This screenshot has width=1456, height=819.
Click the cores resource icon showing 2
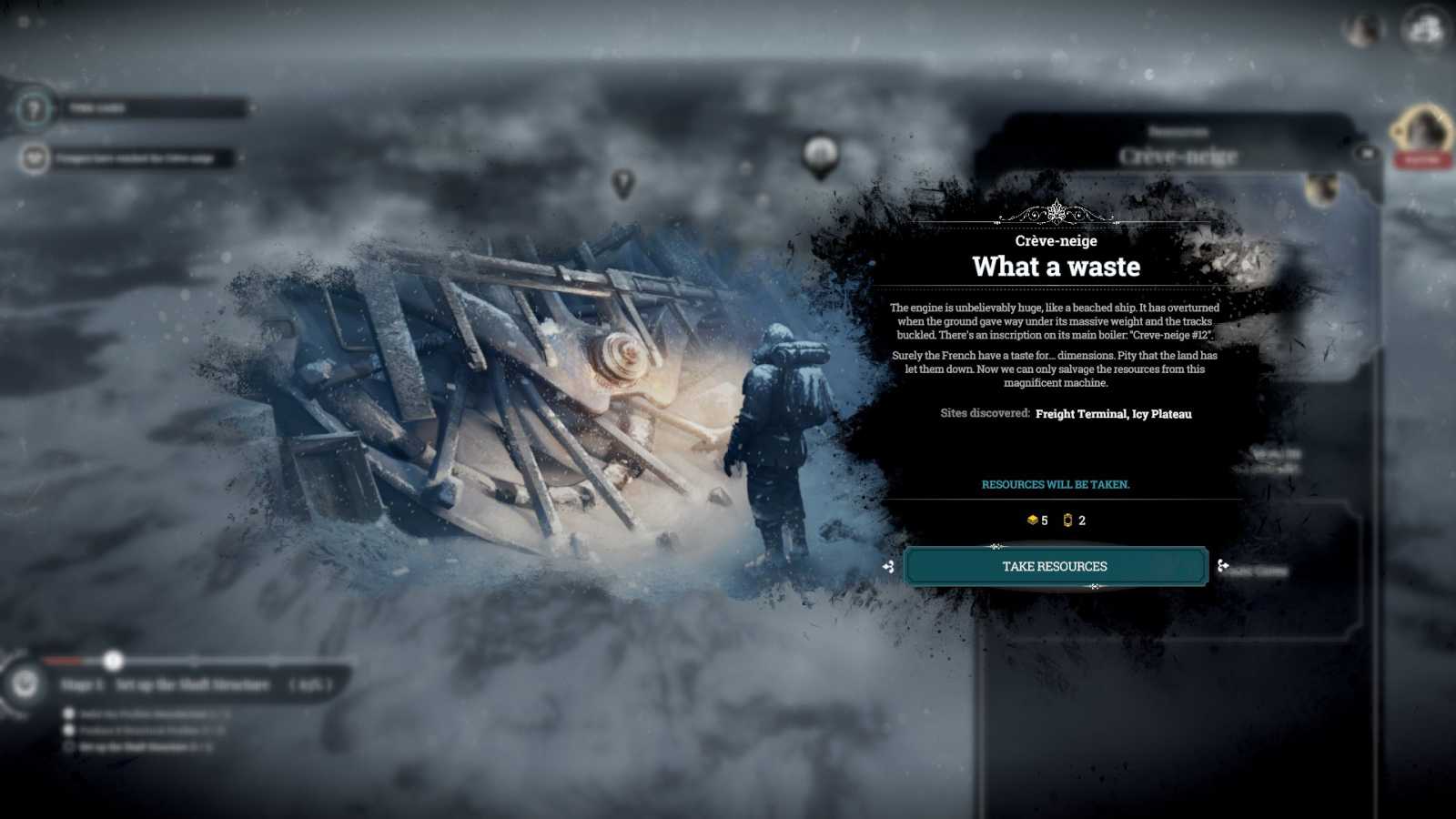1067,521
